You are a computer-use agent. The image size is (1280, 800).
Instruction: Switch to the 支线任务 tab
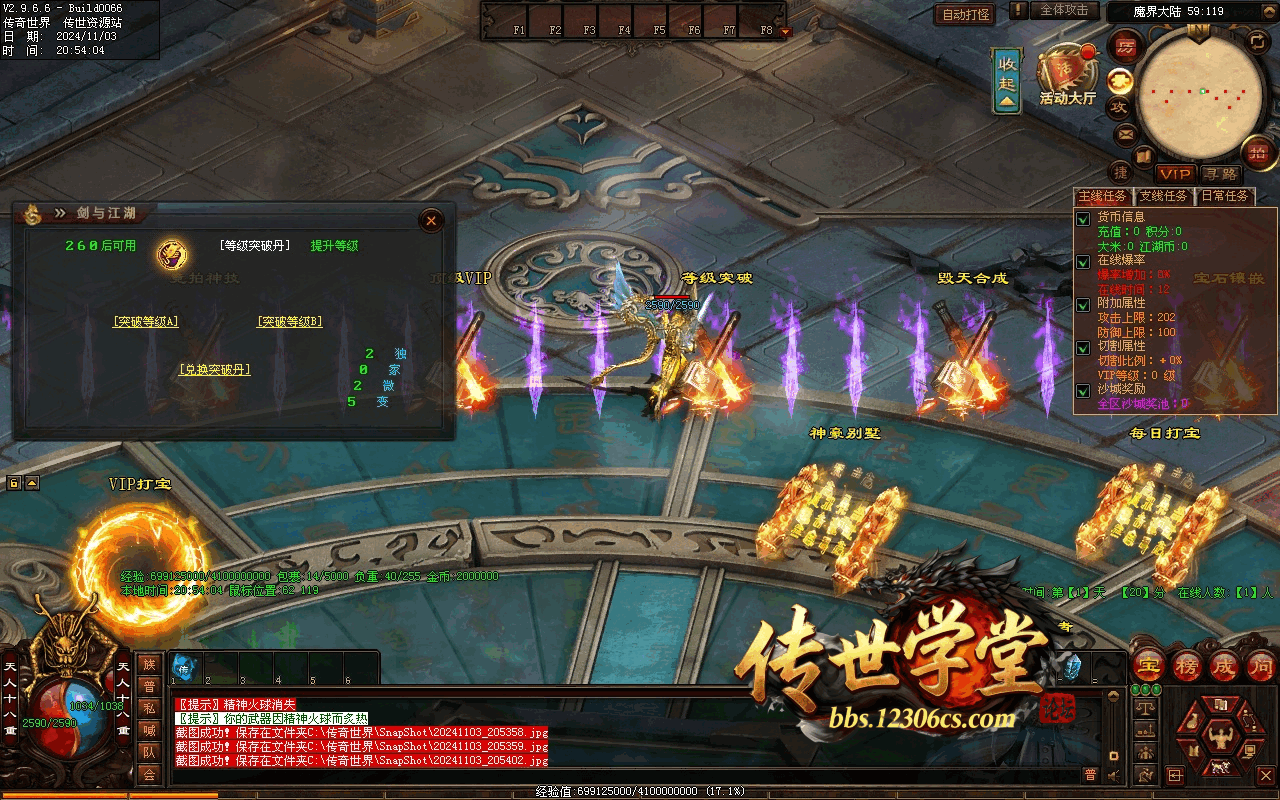[1164, 196]
